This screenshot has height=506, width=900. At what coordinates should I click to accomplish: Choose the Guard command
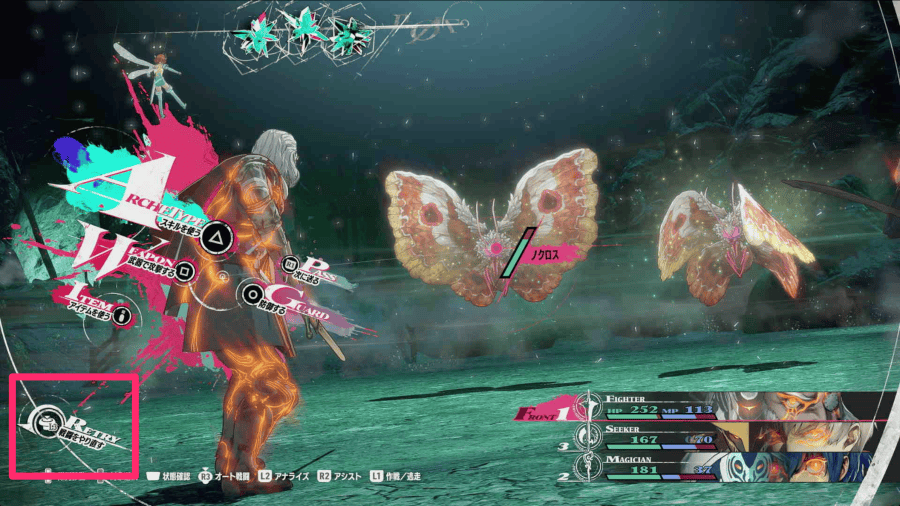pos(254,294)
